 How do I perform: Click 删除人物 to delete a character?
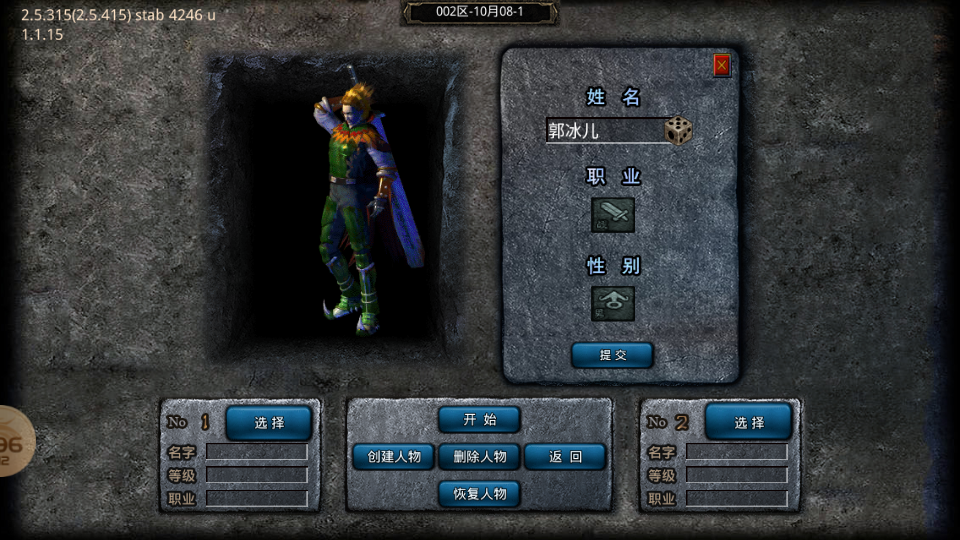(479, 457)
